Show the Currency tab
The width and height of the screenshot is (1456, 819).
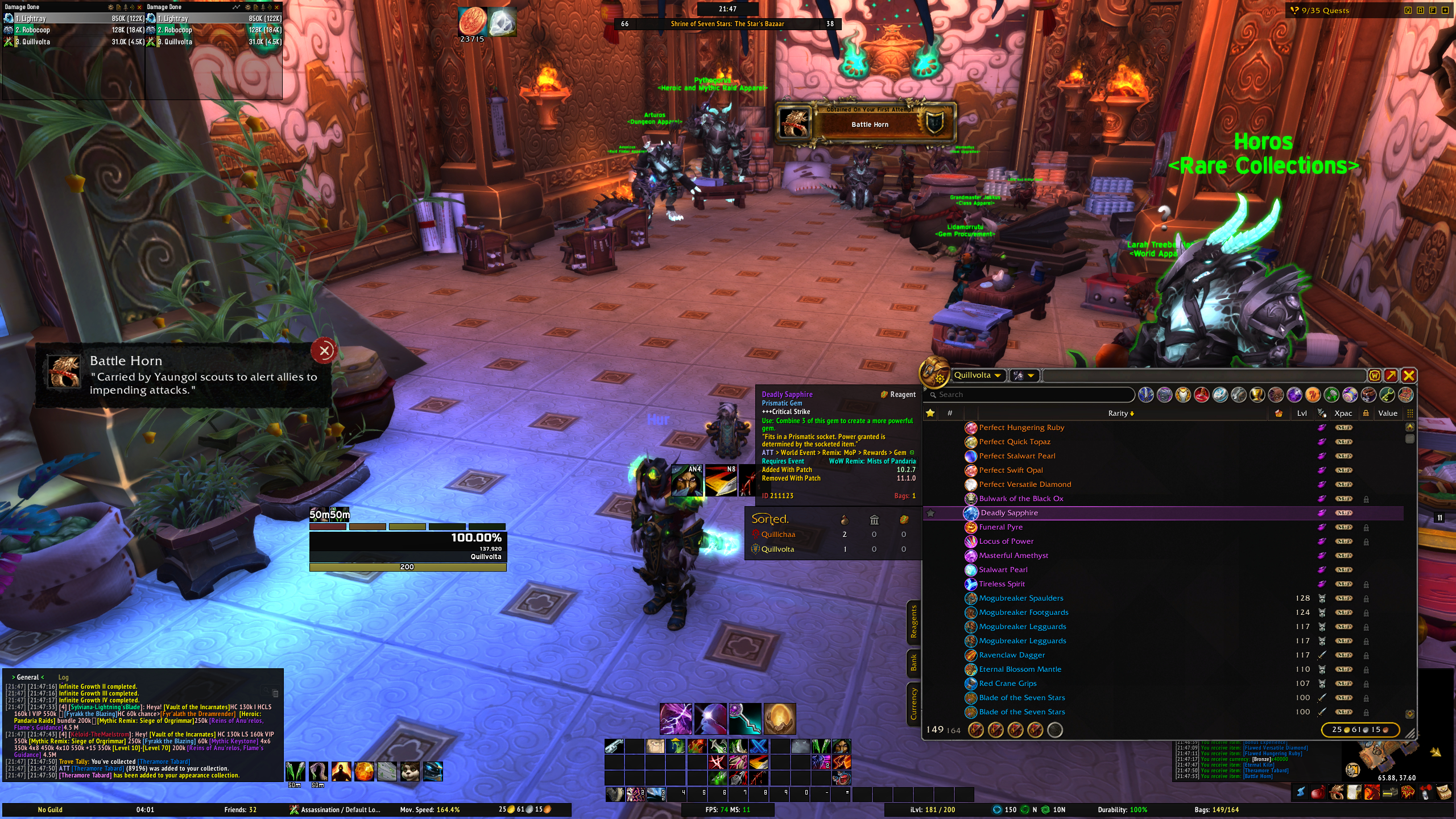tap(913, 704)
